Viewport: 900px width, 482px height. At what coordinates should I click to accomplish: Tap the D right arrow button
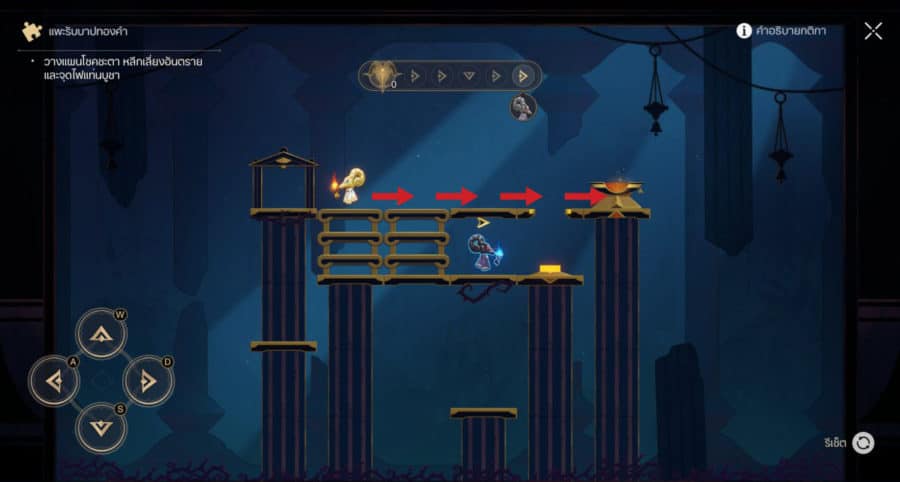pyautogui.click(x=148, y=380)
